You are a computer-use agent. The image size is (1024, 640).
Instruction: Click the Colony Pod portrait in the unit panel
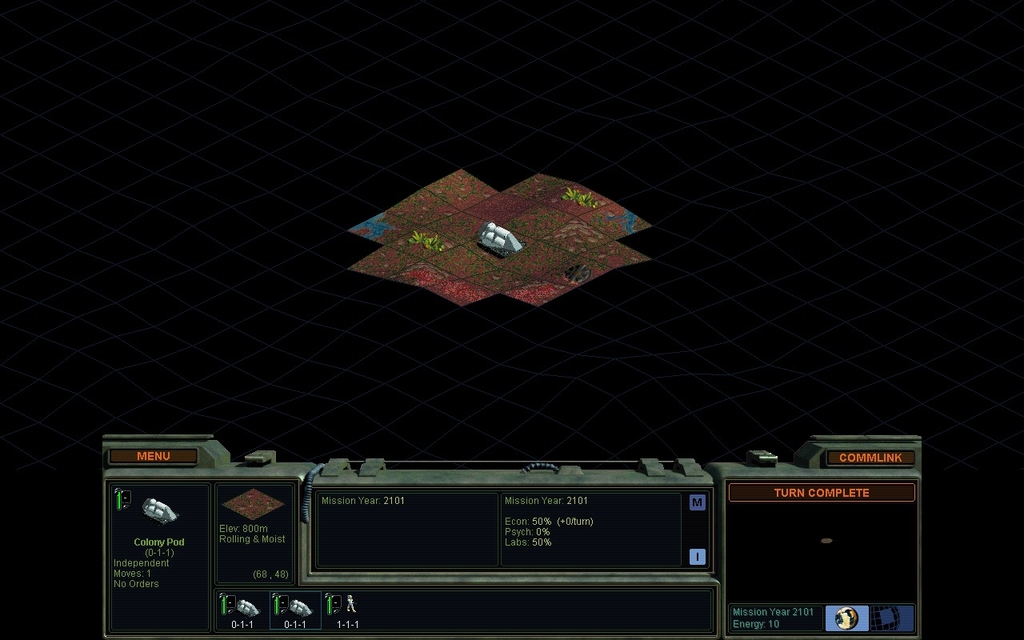tap(159, 511)
